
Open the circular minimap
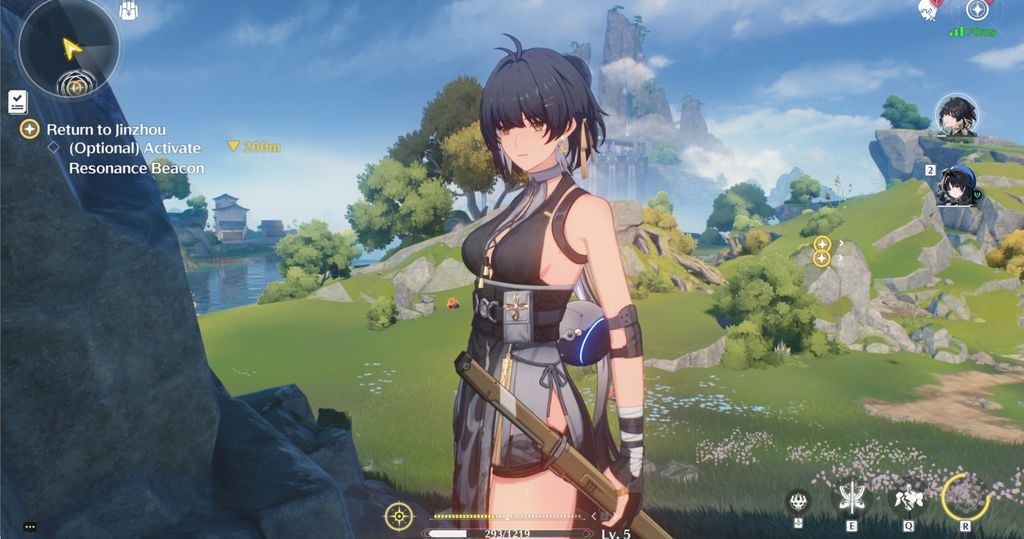point(68,47)
